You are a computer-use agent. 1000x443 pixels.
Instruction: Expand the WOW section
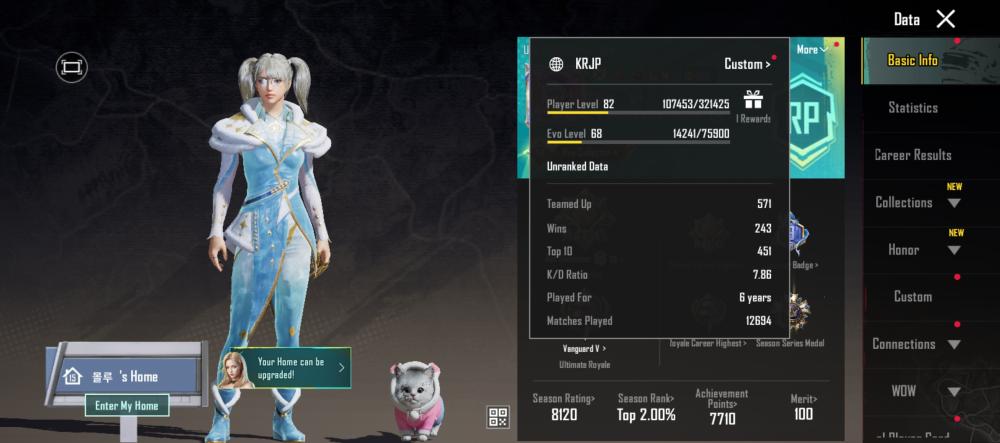pos(918,391)
